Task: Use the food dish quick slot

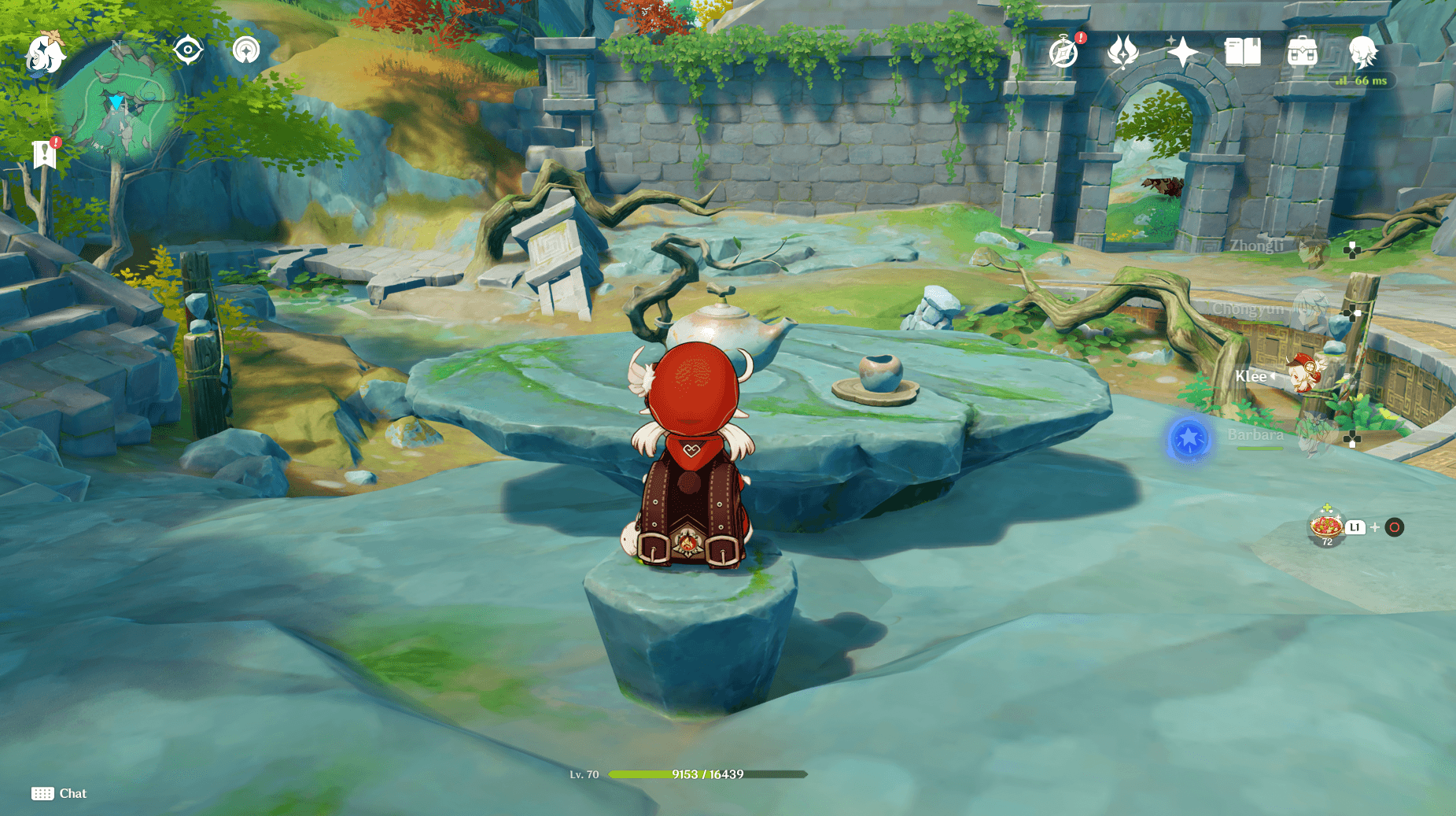Action: [x=1327, y=526]
